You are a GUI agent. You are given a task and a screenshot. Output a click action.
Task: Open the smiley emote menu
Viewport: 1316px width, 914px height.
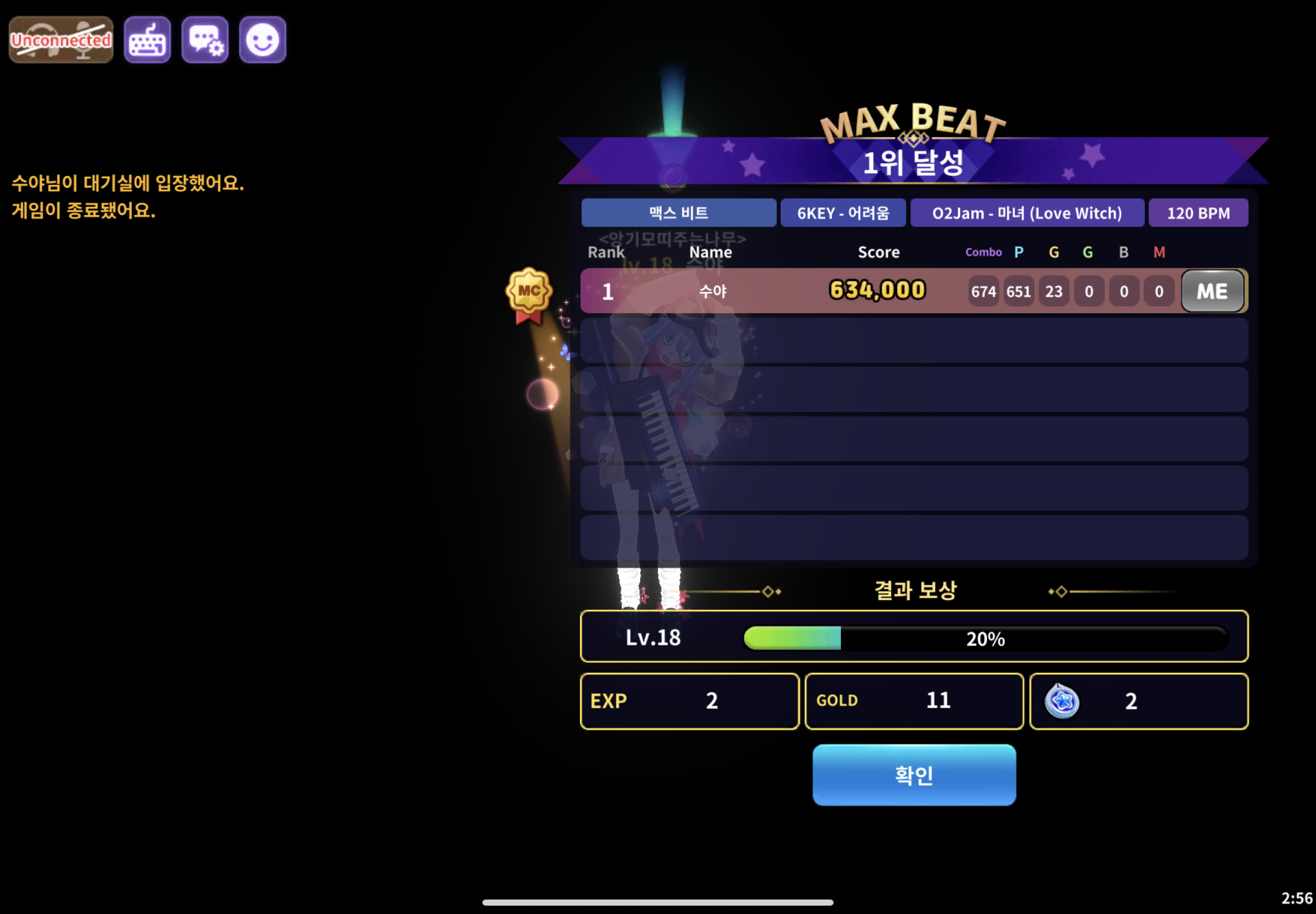[263, 40]
